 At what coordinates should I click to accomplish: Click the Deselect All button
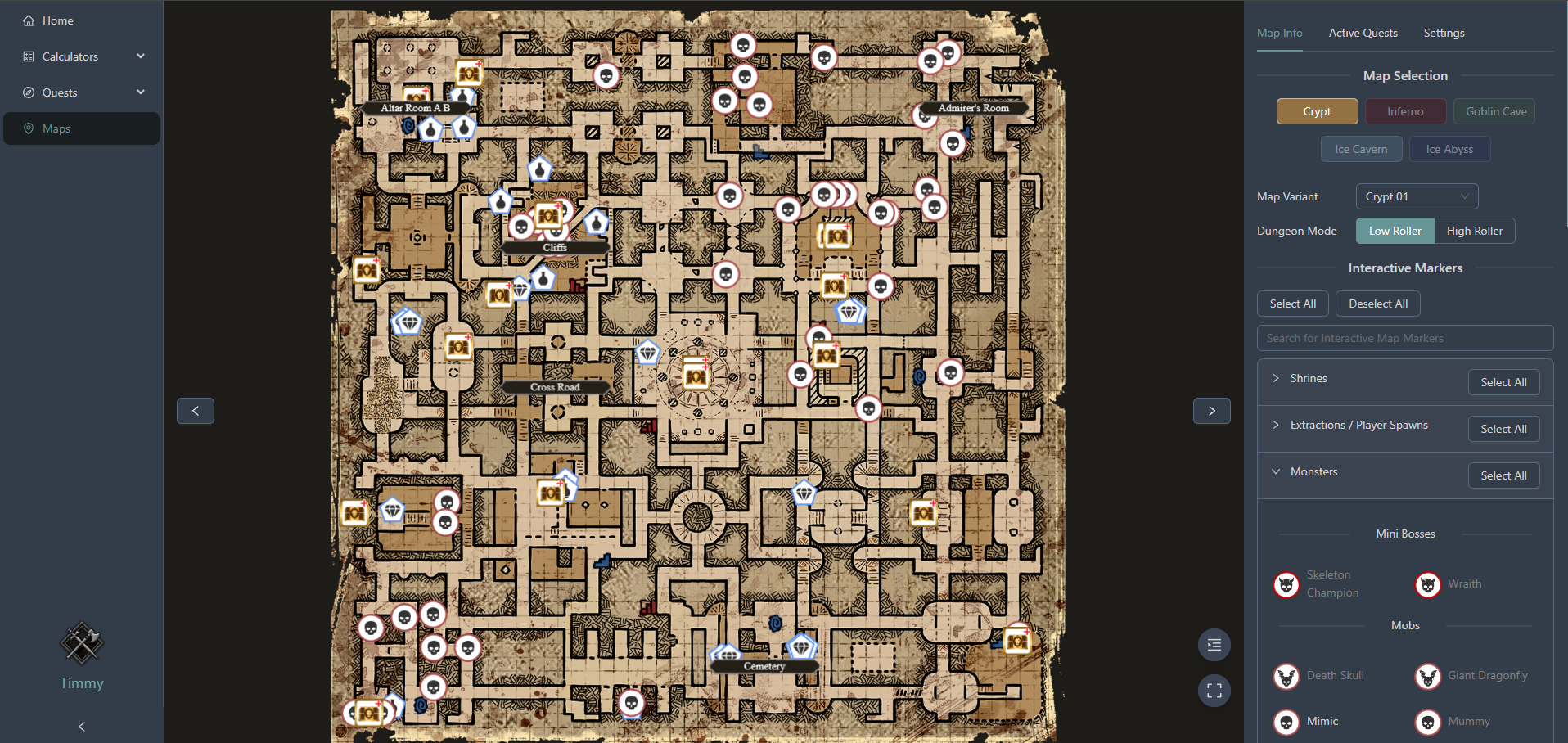click(x=1377, y=304)
